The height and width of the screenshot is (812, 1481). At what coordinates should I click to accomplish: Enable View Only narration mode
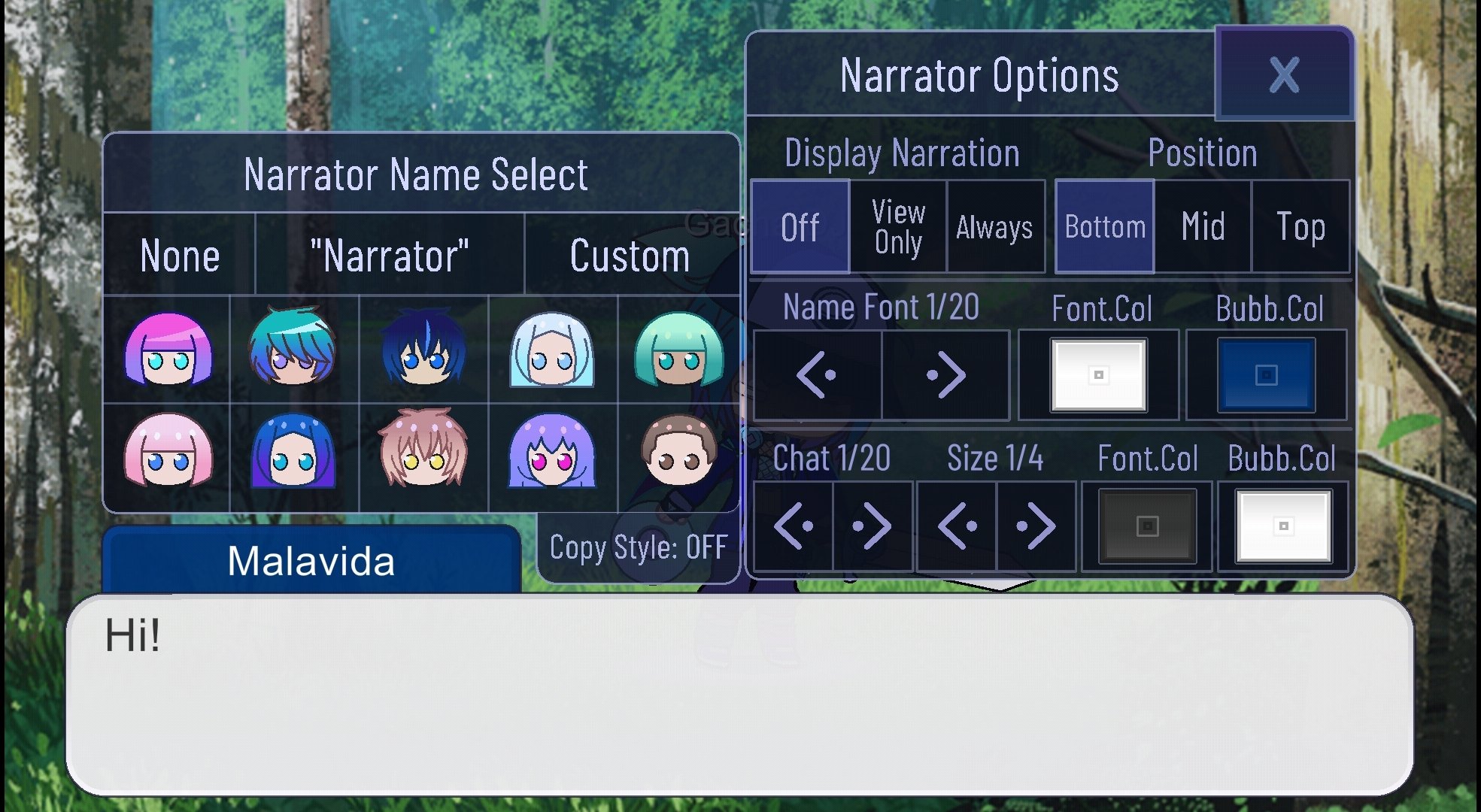(x=897, y=226)
